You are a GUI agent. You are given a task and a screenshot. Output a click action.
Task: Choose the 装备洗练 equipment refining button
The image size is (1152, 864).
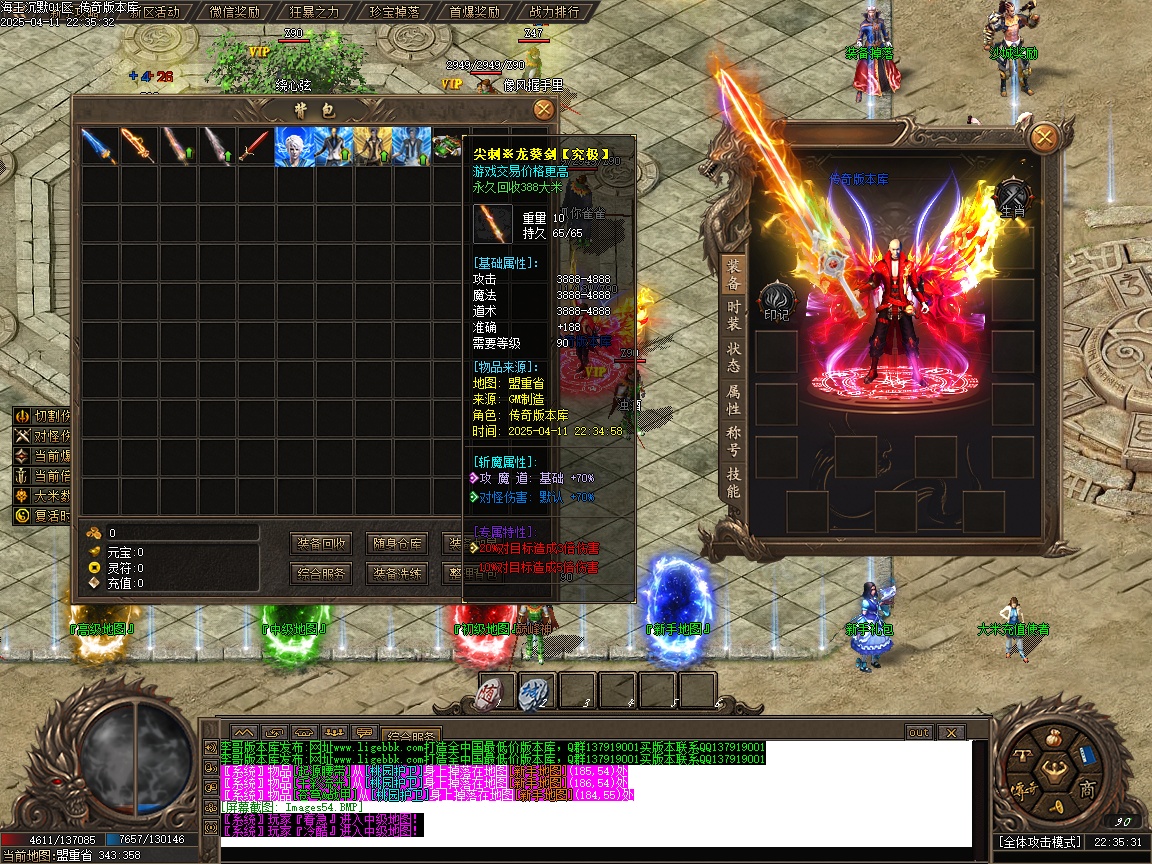point(397,574)
